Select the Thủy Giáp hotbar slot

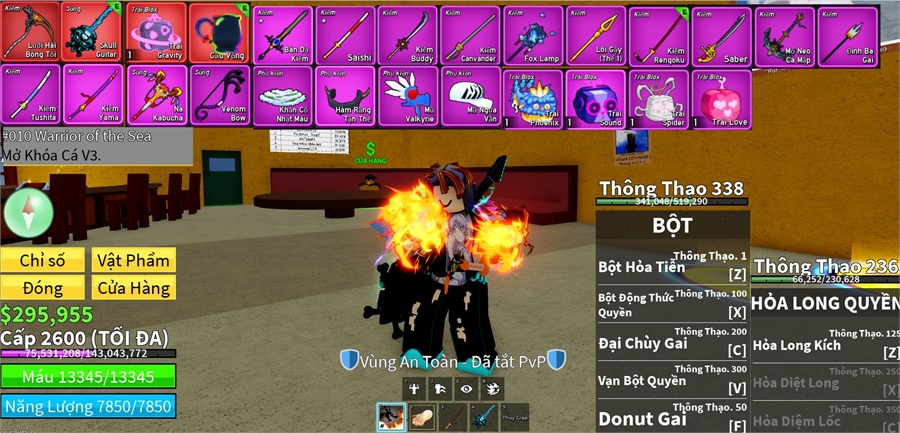pyautogui.click(x=513, y=416)
